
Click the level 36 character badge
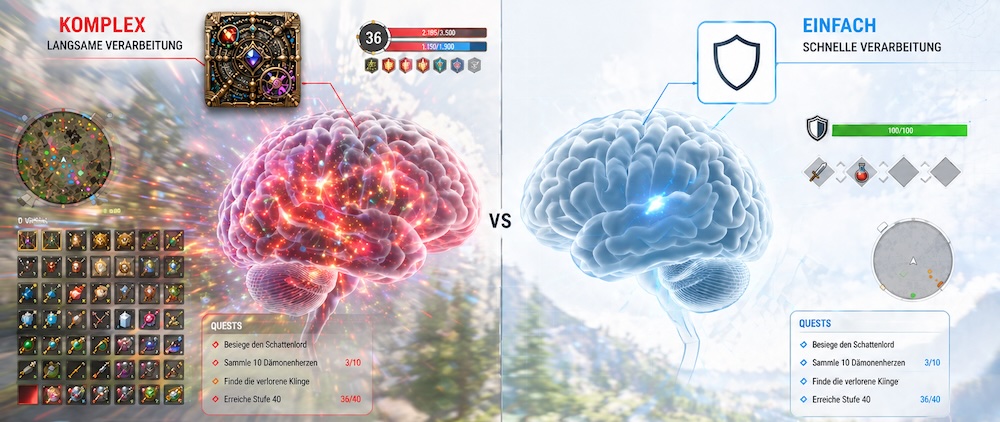point(374,38)
